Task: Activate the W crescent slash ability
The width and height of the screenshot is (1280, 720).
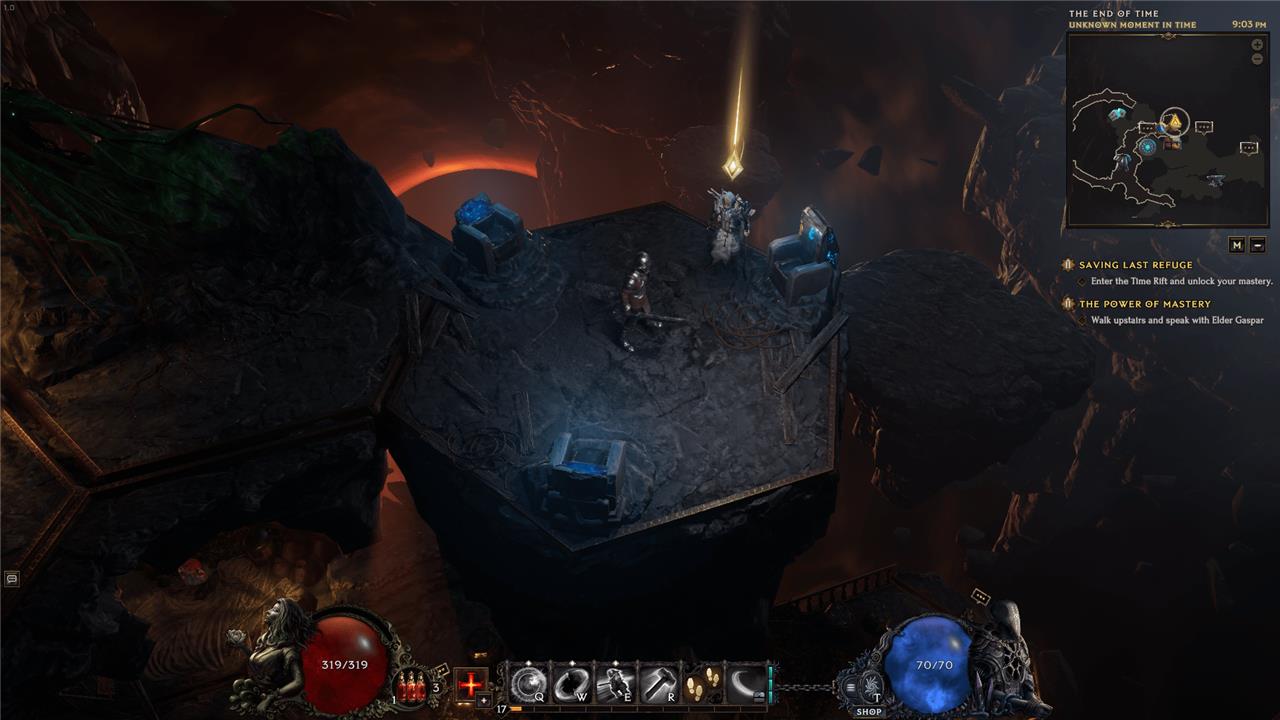Action: 570,684
